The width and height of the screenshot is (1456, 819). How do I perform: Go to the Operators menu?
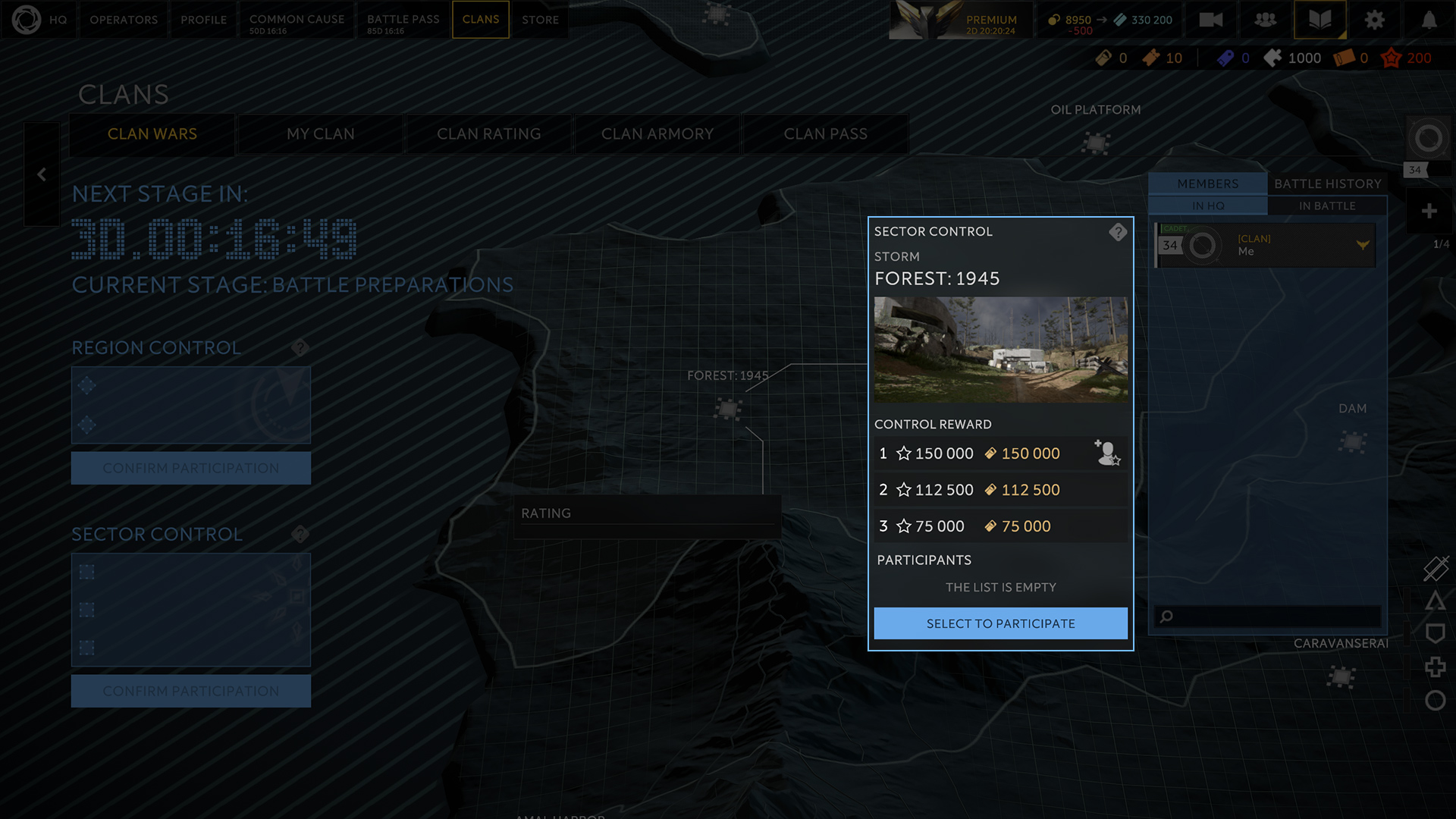click(124, 20)
